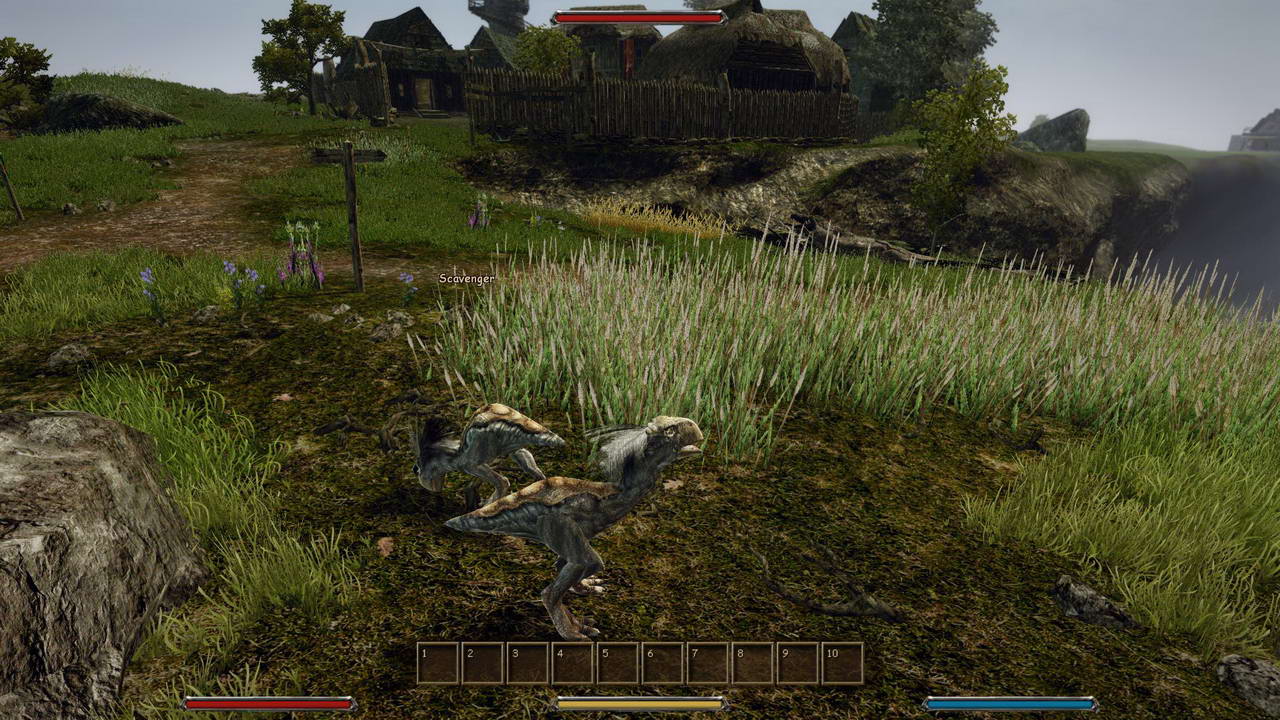Activate quick slot number 9

tap(798, 663)
